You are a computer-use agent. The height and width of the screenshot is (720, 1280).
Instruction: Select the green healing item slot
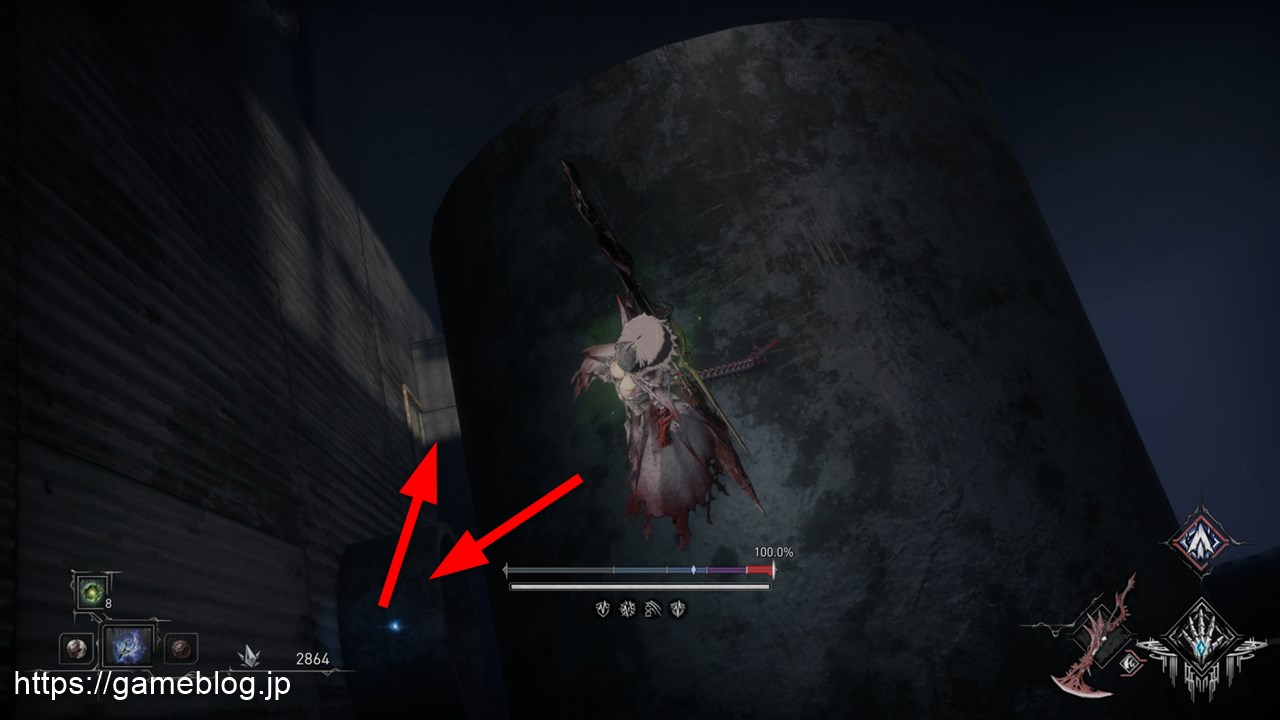pos(93,592)
